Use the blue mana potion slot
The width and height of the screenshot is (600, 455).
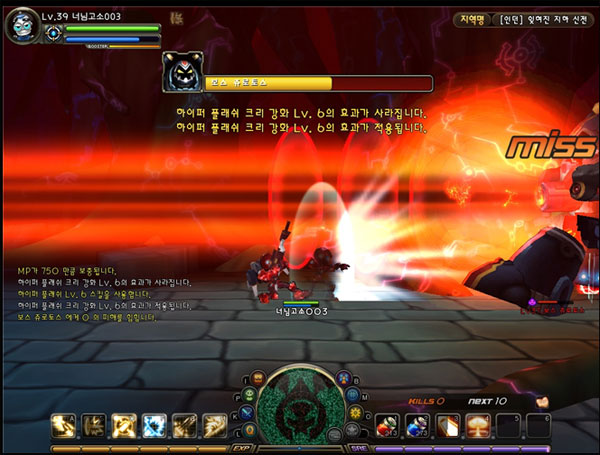(419, 426)
